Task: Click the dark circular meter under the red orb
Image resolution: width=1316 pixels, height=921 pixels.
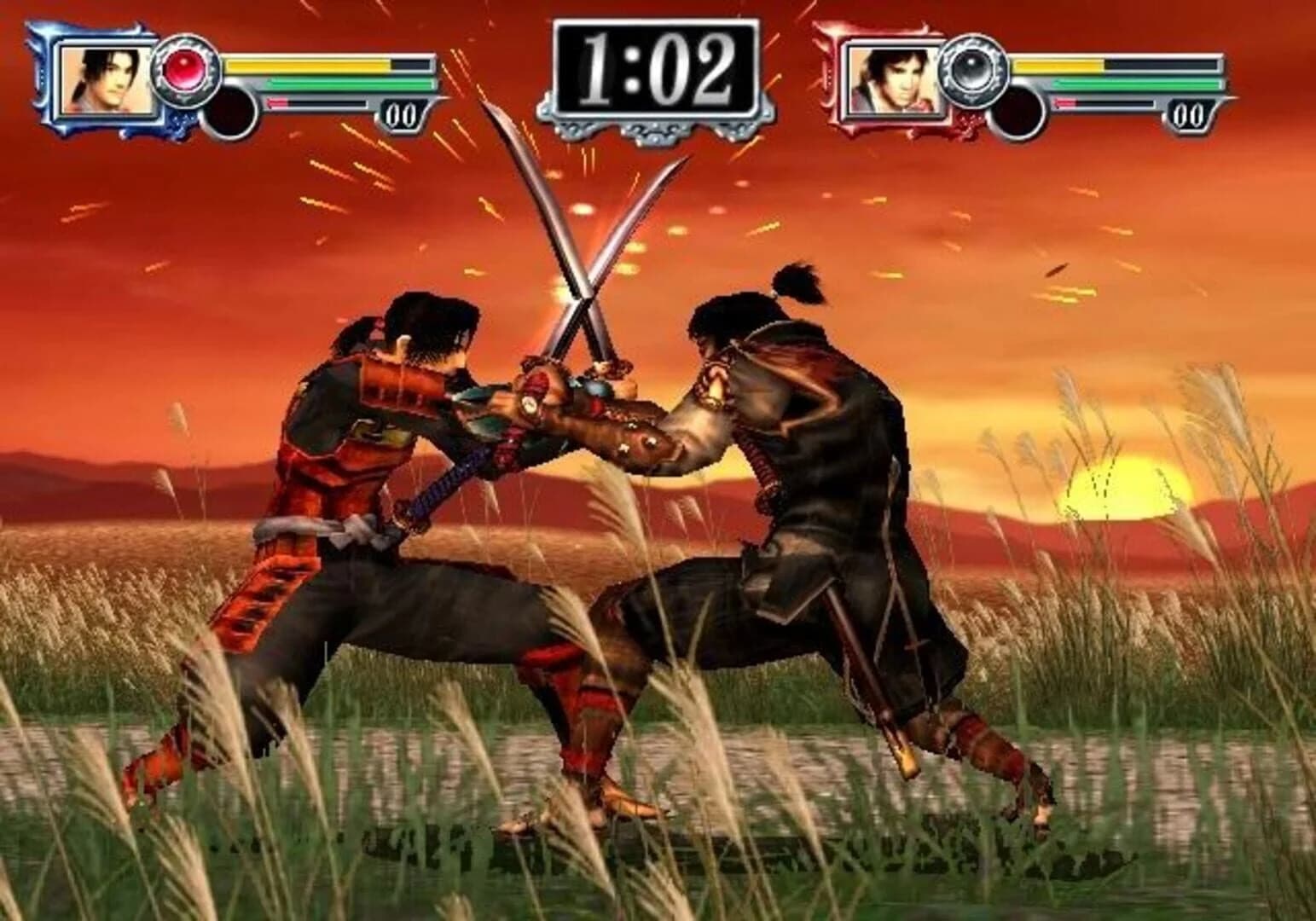Action: click(x=231, y=111)
